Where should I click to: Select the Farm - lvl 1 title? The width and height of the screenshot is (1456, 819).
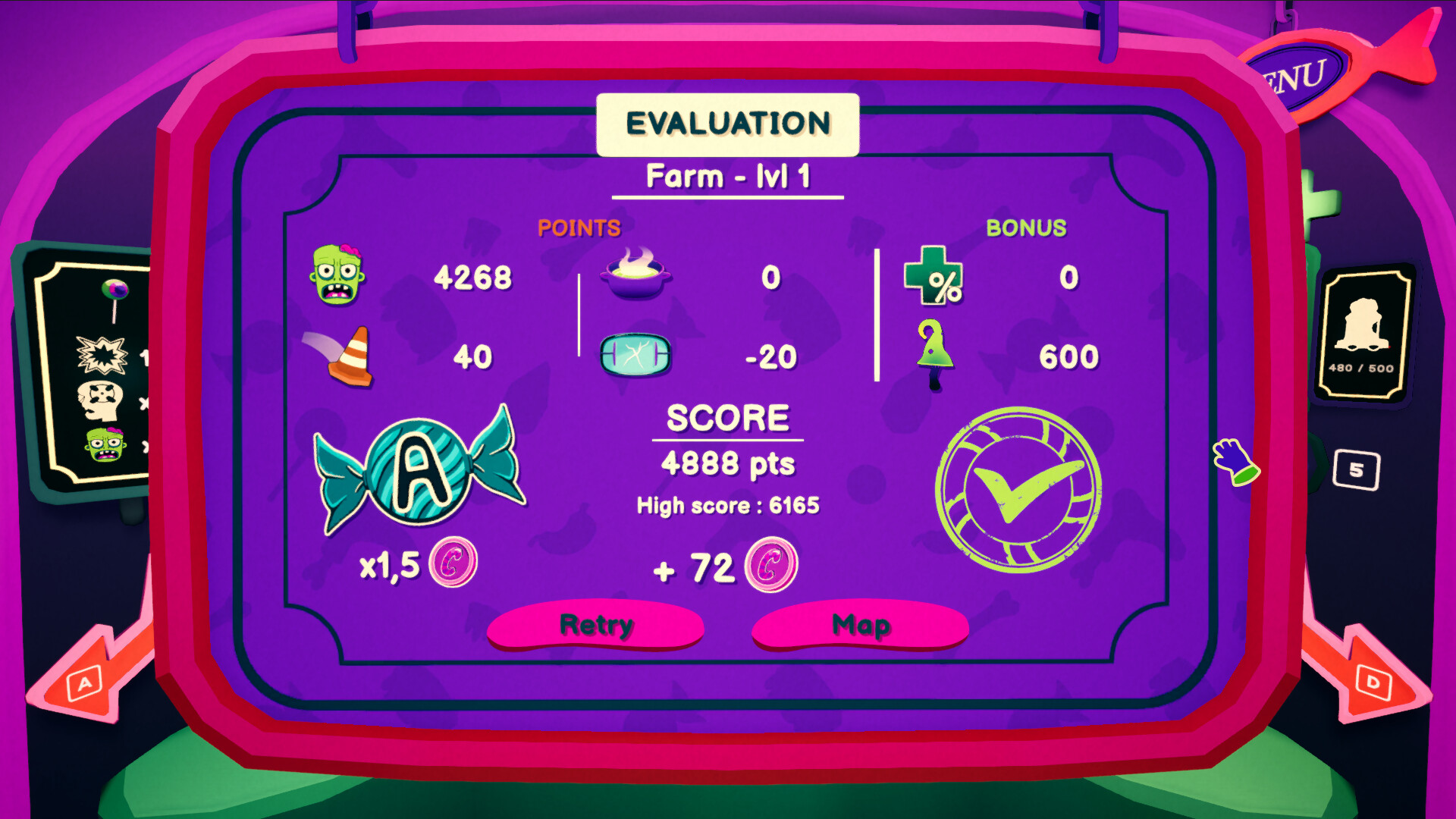pos(726,176)
